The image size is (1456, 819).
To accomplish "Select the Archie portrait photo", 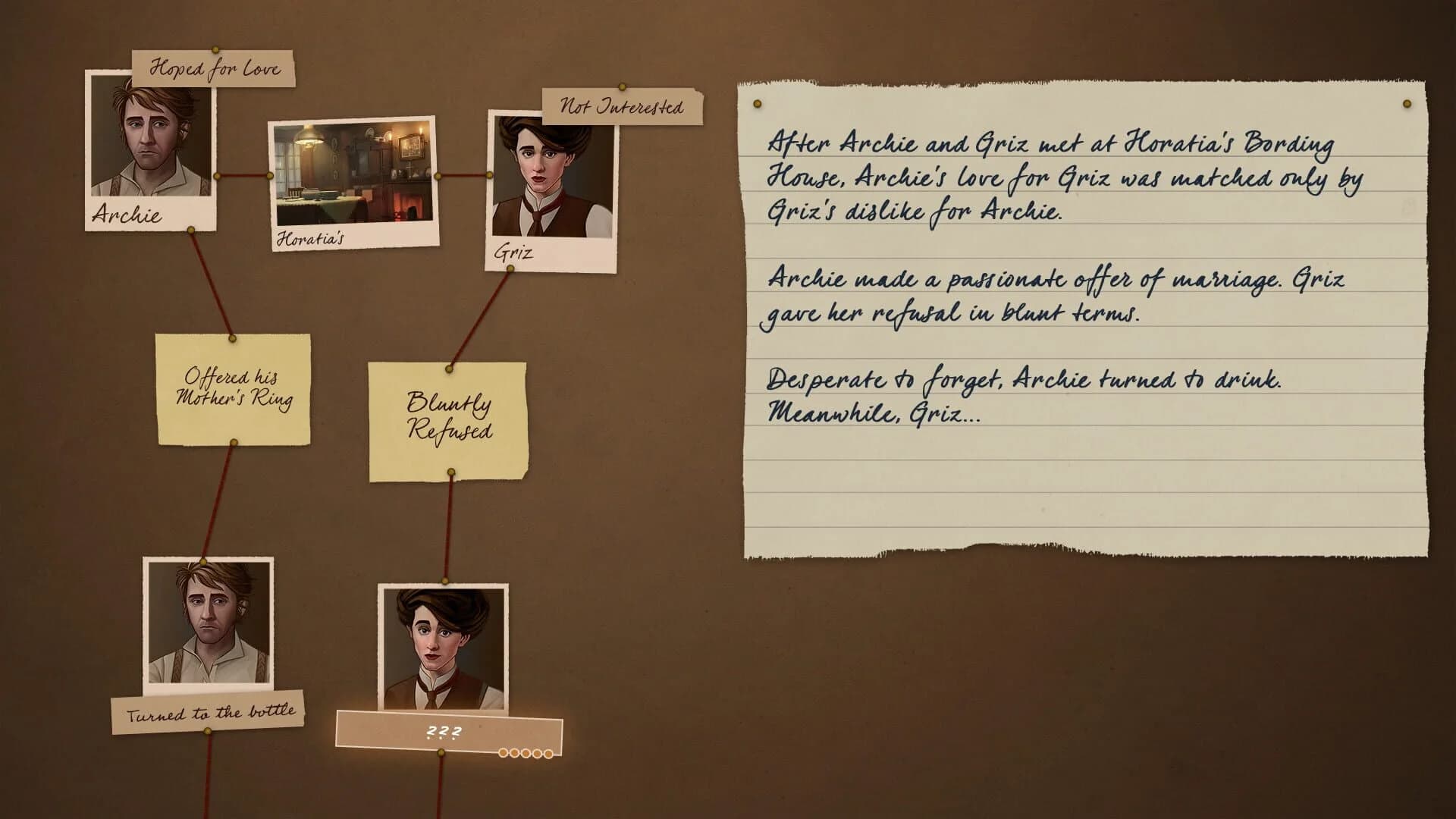I will (149, 150).
